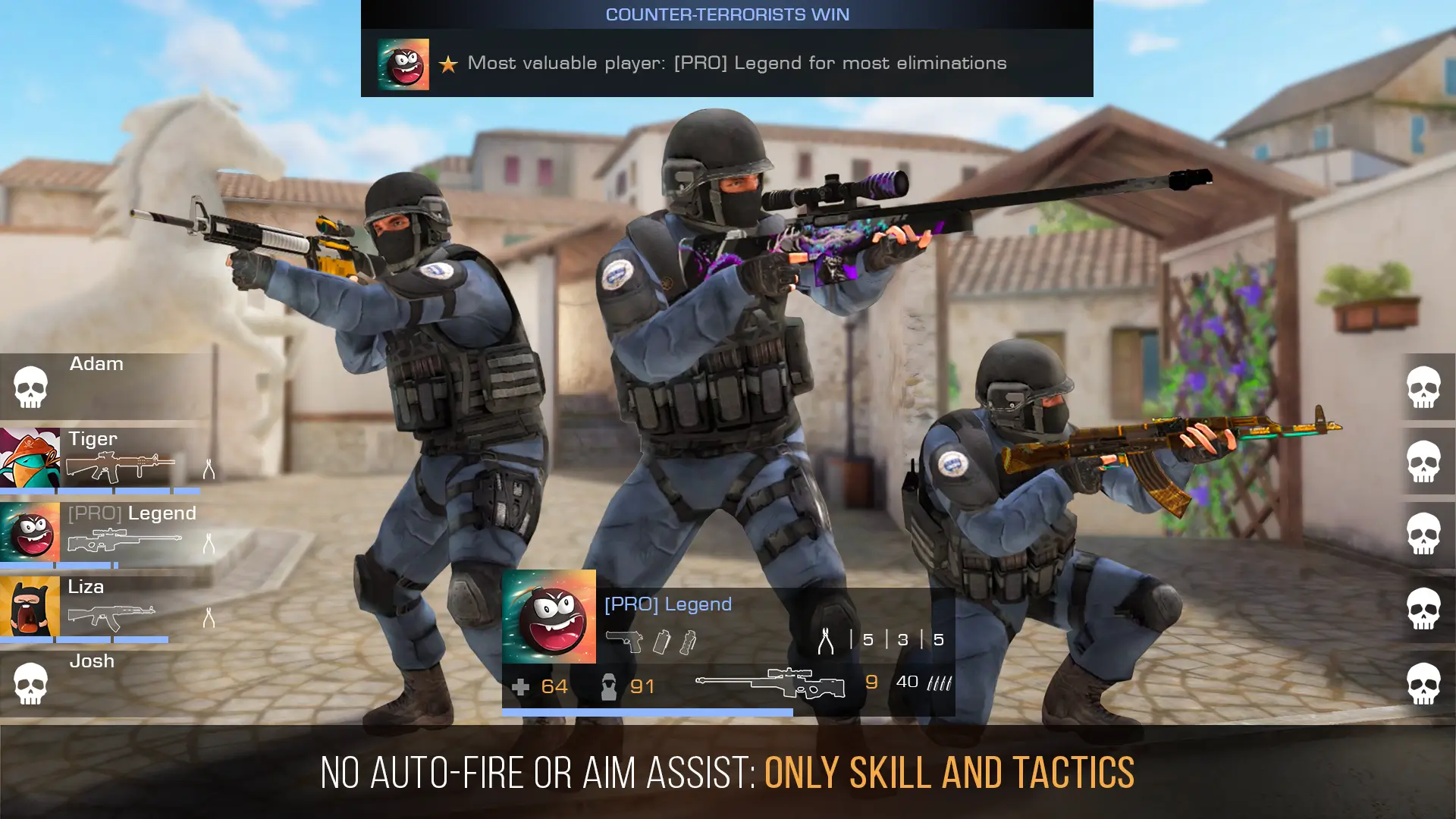Screen dimensions: 1456x819
Task: Click the blue health bar under Legend's stats
Action: pos(645,711)
